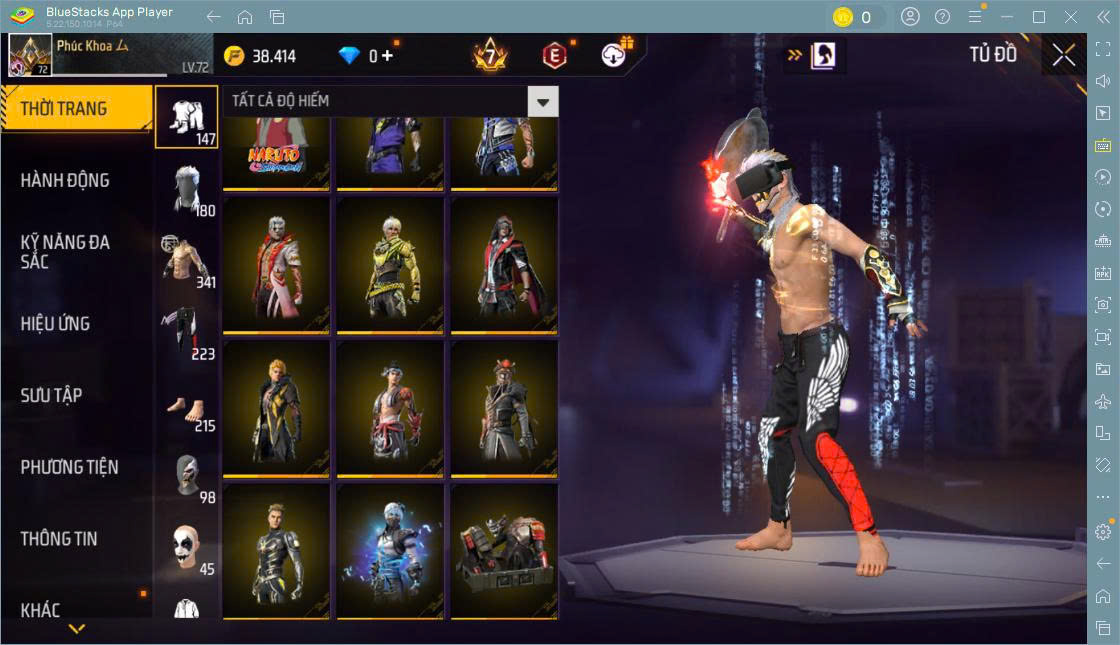This screenshot has height=645, width=1120.
Task: Switch to the PHƯƠNG TIỆN tab
Action: [x=70, y=467]
